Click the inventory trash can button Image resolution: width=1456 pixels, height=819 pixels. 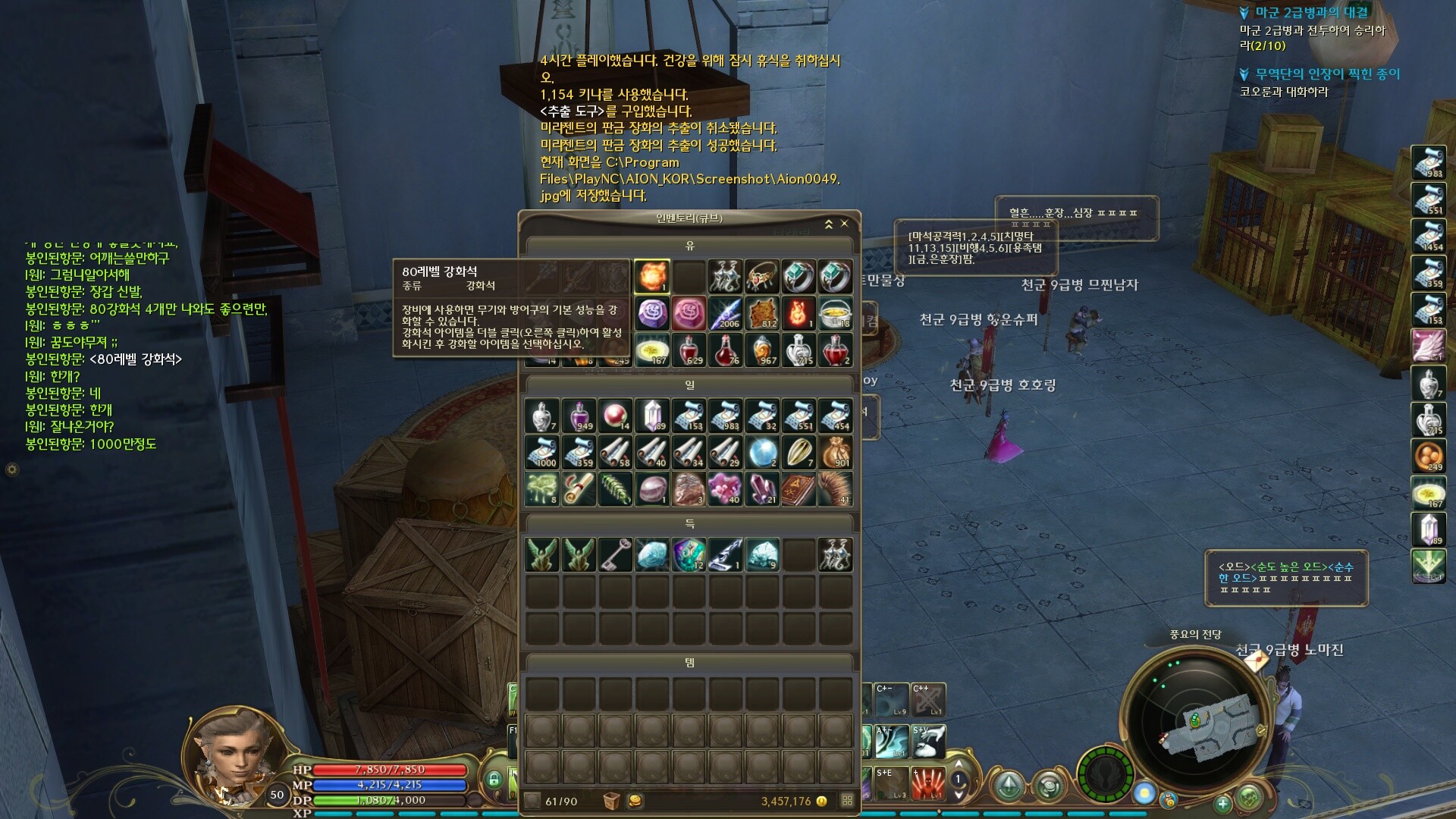pos(611,801)
